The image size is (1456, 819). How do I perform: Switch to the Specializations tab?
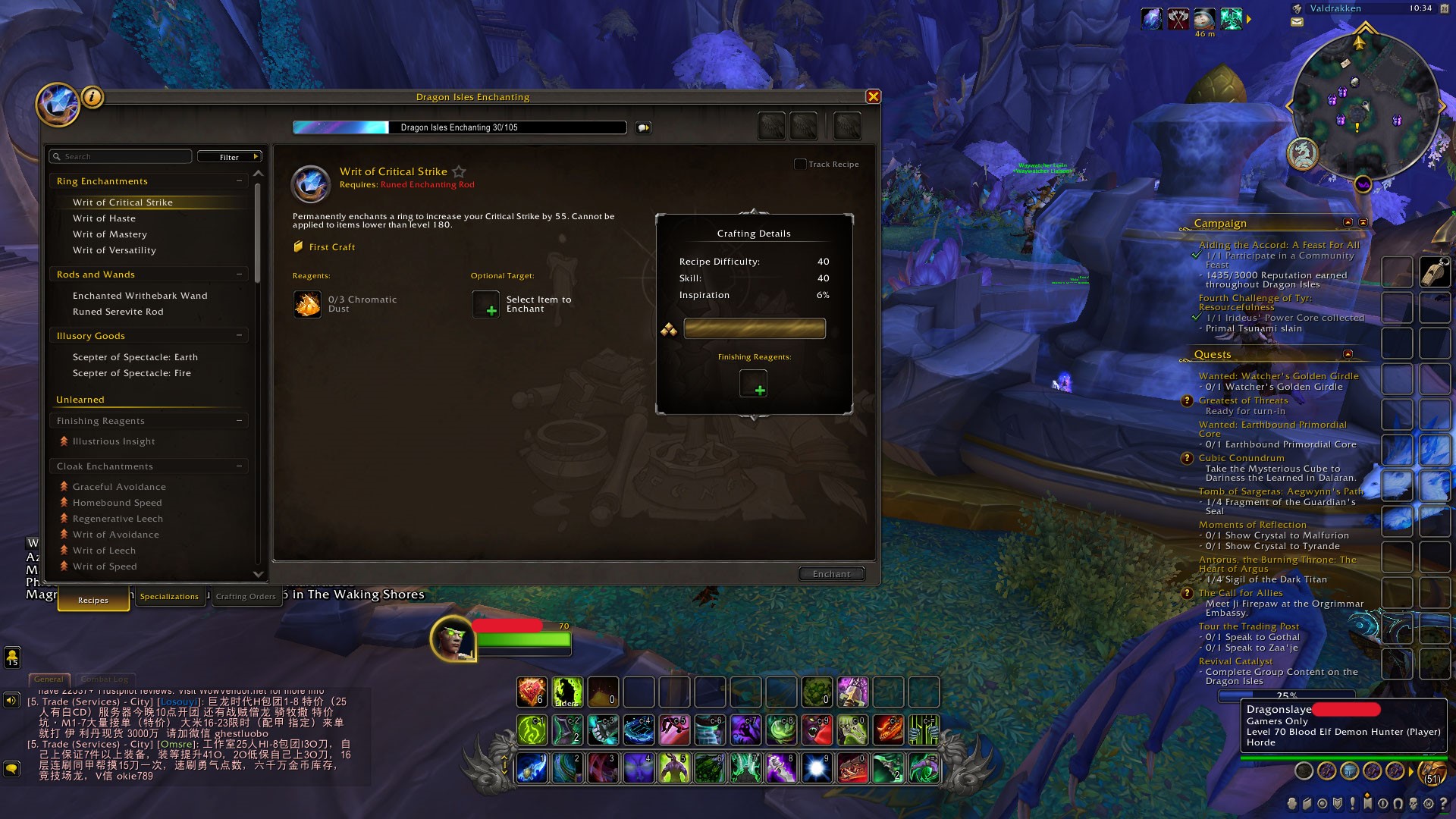pos(169,597)
